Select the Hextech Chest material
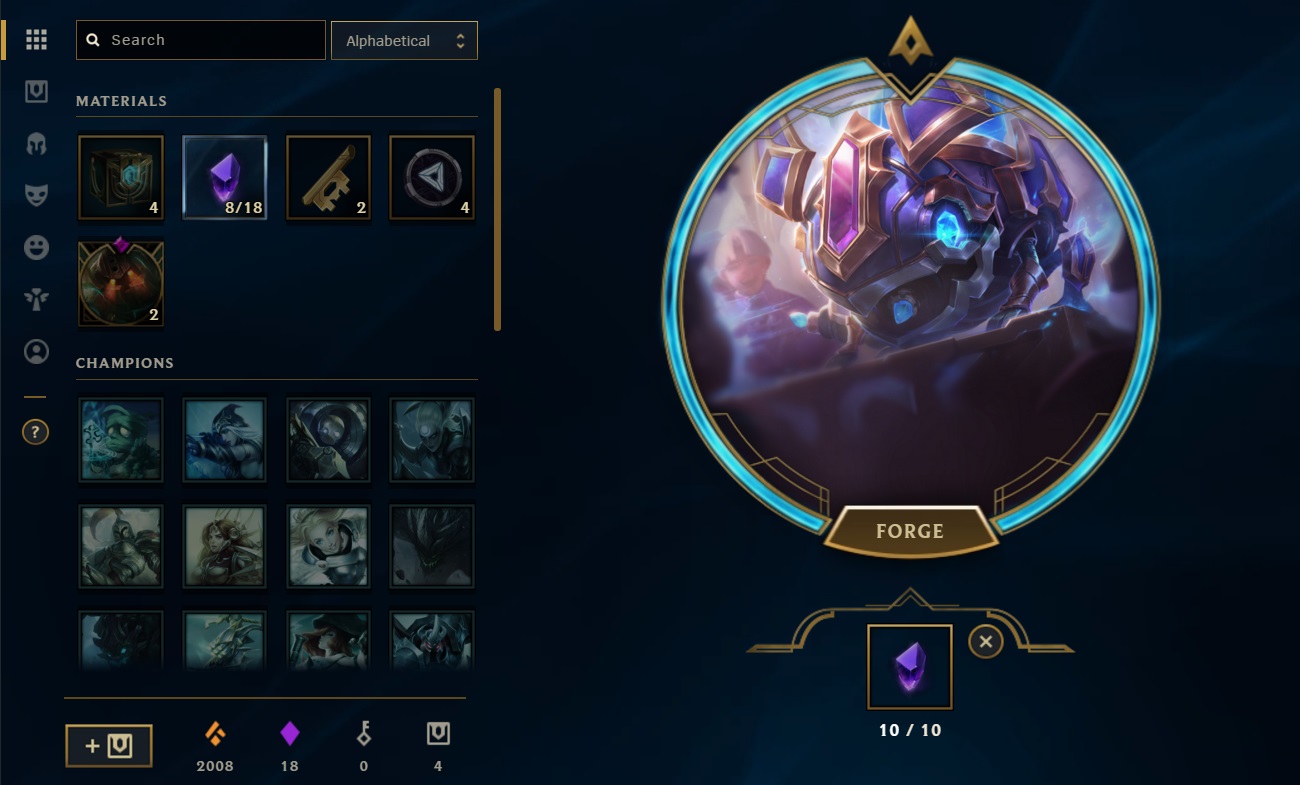 (120, 177)
